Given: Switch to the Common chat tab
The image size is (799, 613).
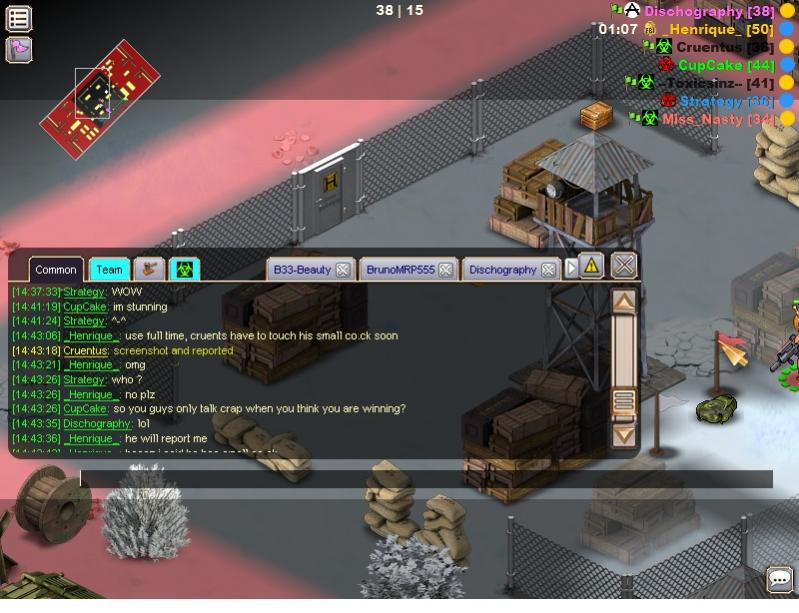Looking at the screenshot, I should [x=55, y=269].
